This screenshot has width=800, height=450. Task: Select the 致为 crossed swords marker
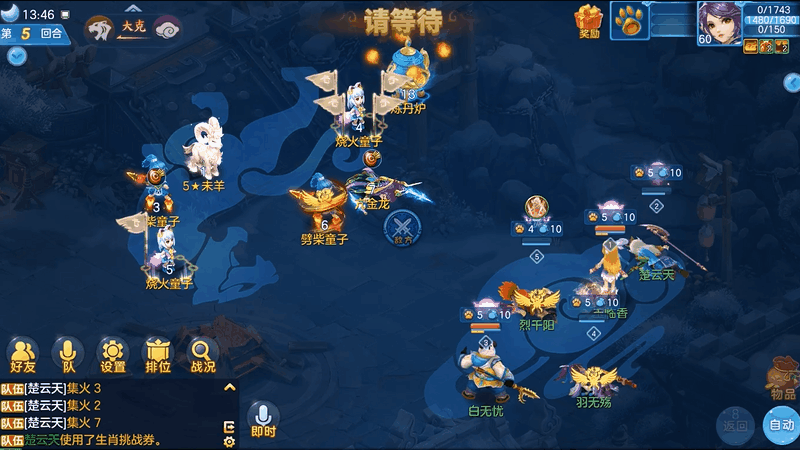[x=402, y=227]
